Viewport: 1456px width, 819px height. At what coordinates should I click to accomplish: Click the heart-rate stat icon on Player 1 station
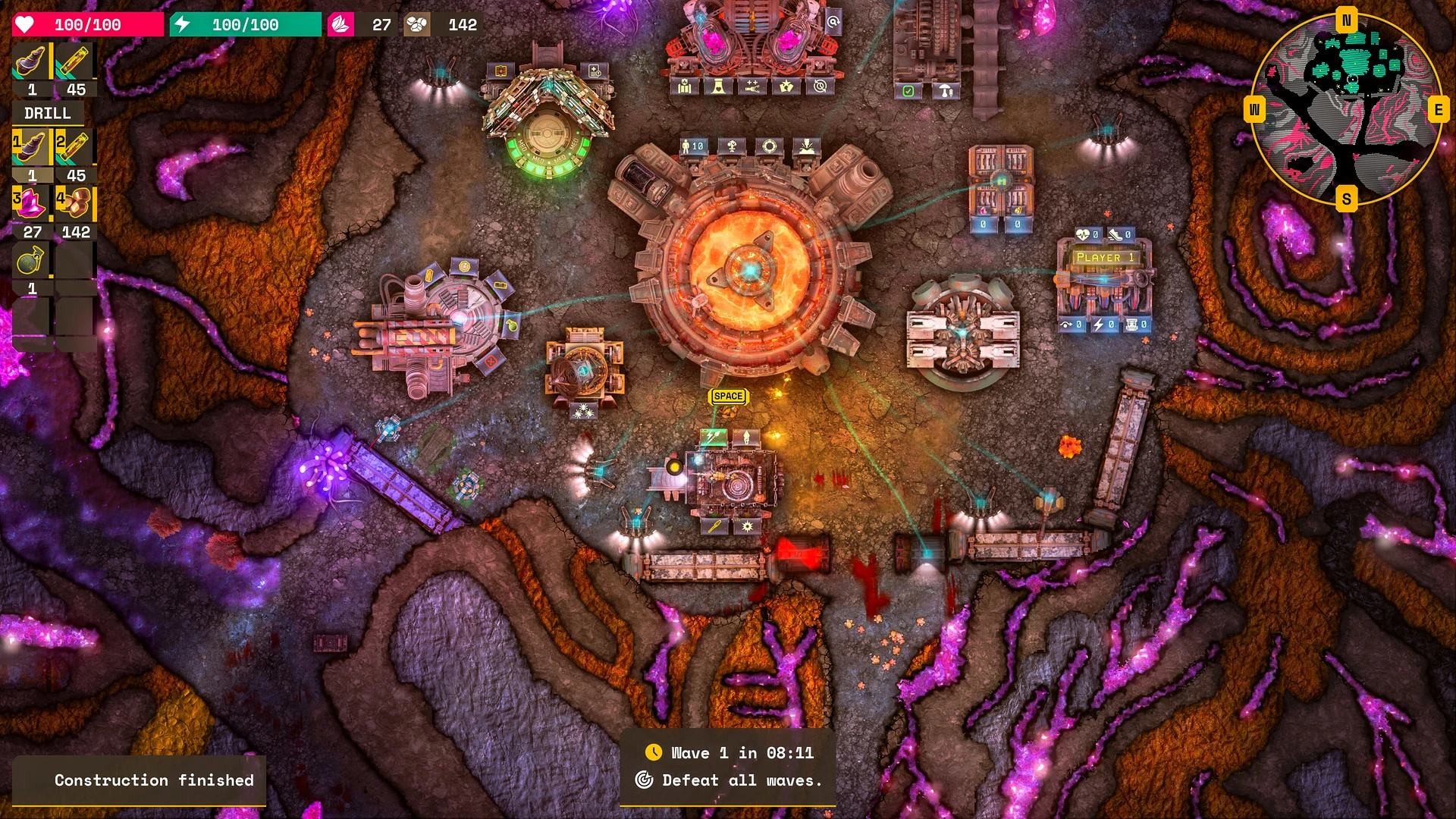[x=1083, y=234]
